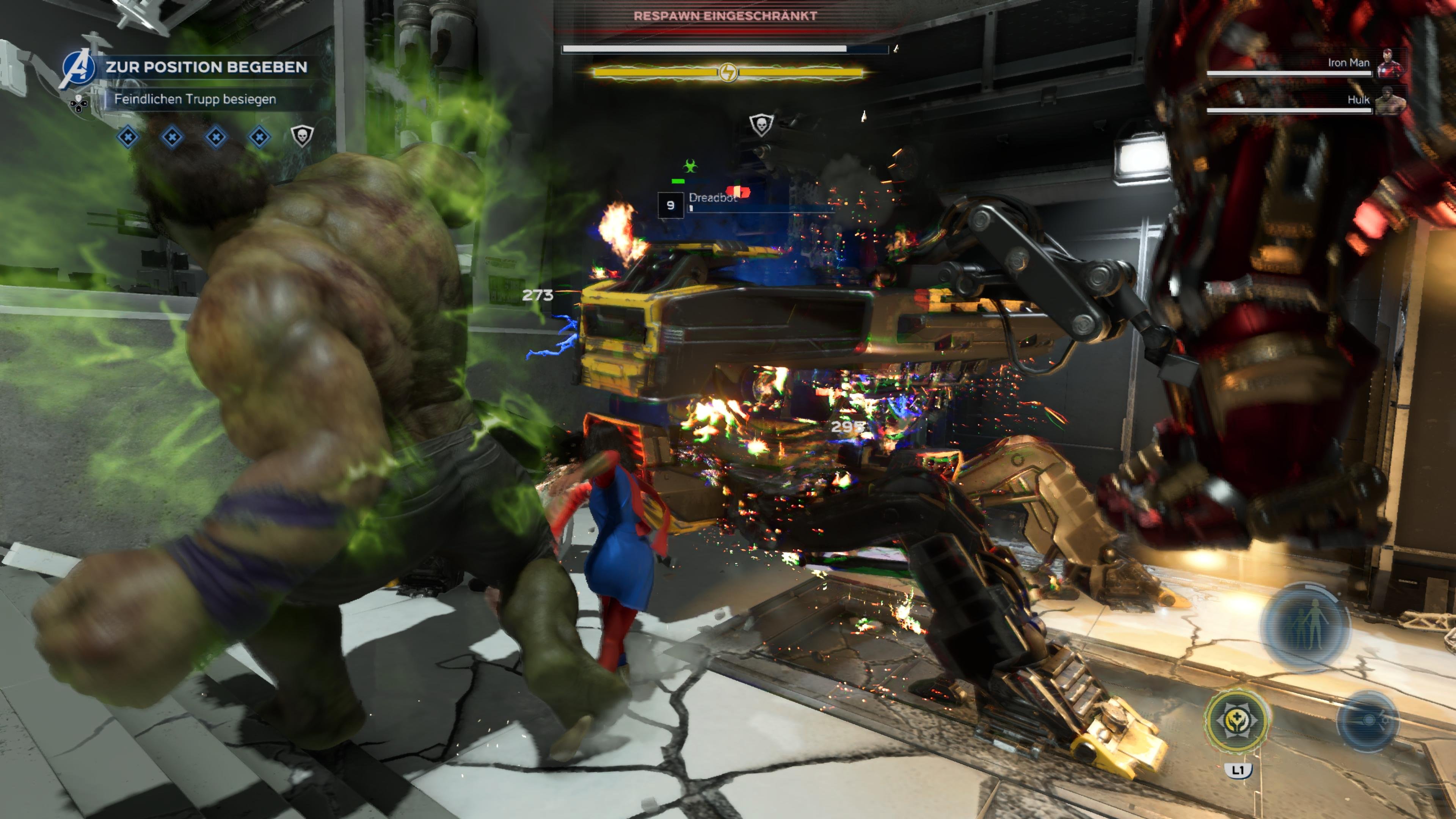Viewport: 1456px width, 819px height.
Task: Click the lightning bolt on the heroic meter
Action: click(729, 72)
